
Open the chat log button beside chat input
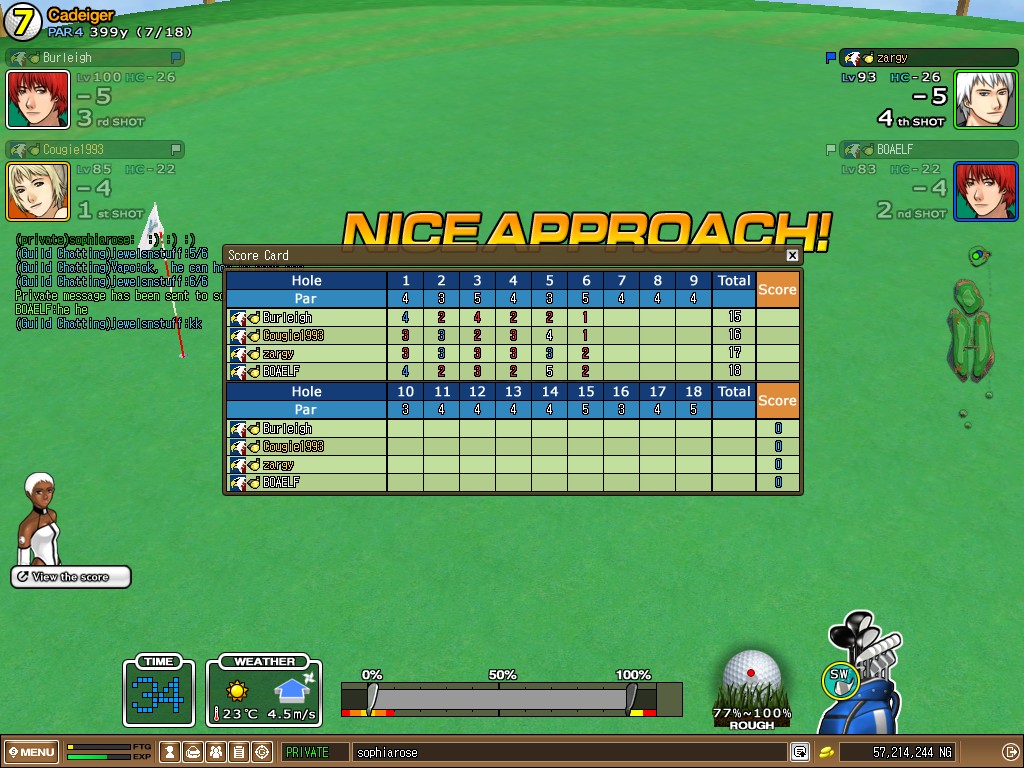click(800, 752)
